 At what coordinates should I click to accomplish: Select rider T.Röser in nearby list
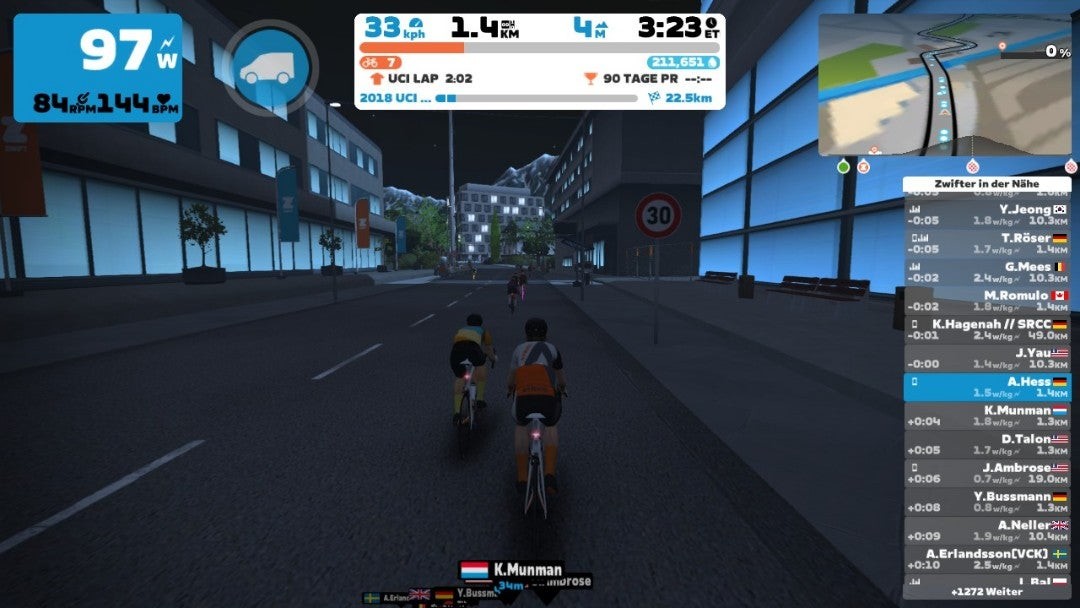click(x=987, y=243)
